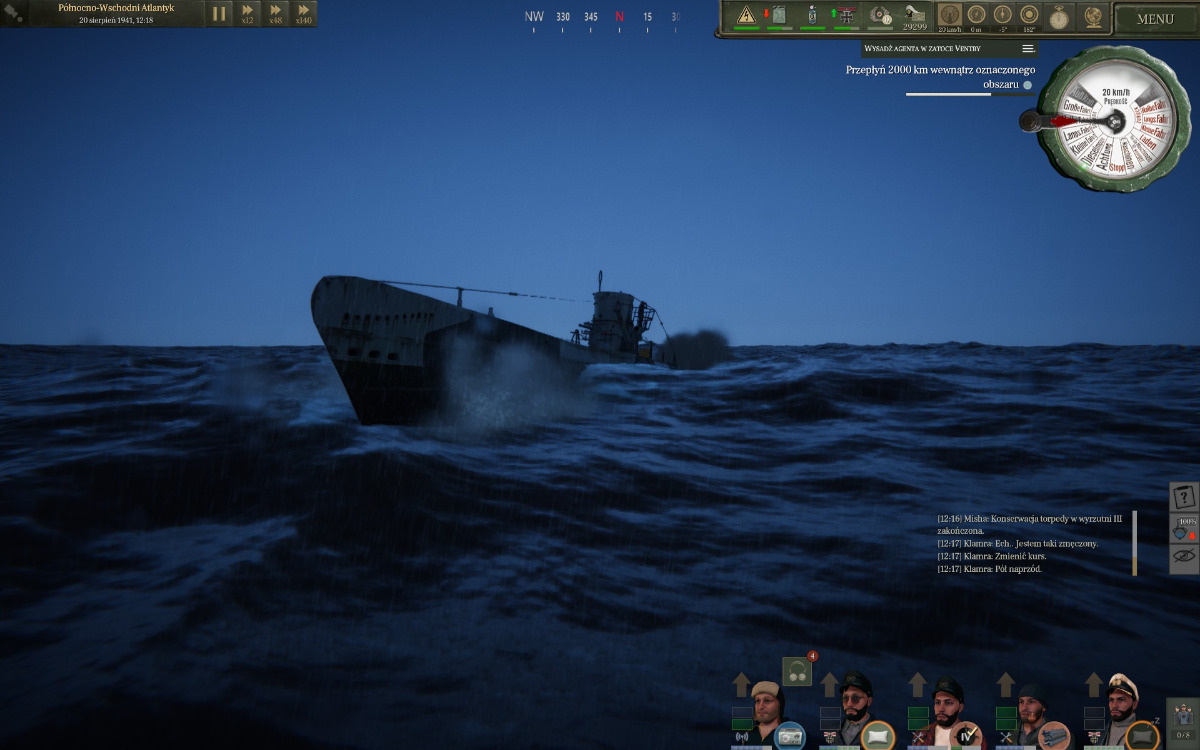Screen dimensions: 1200x750
Task: Click the electric hazard warning icon
Action: [746, 15]
